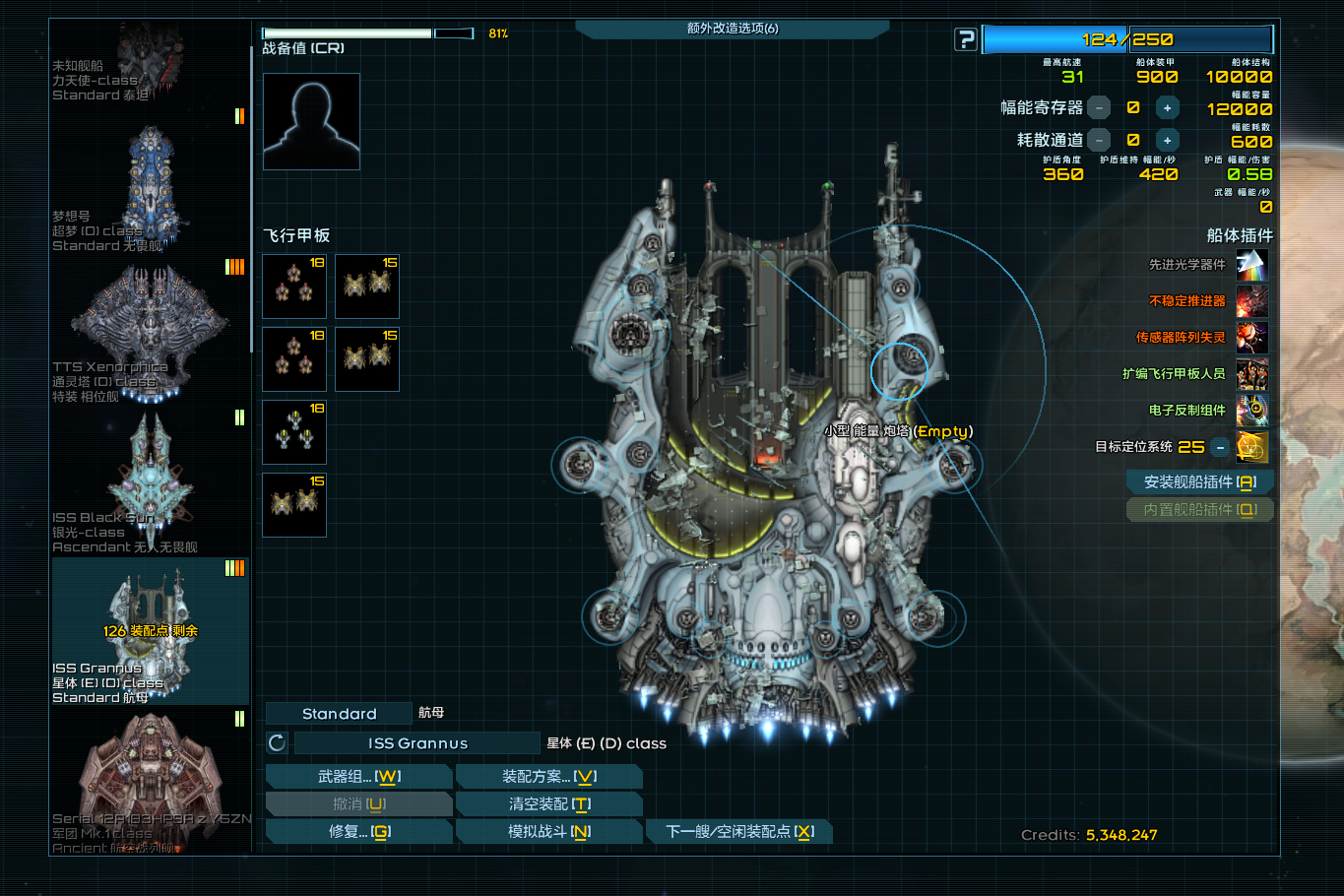Click the rename refresh icon beside ISS Grannus

click(277, 743)
